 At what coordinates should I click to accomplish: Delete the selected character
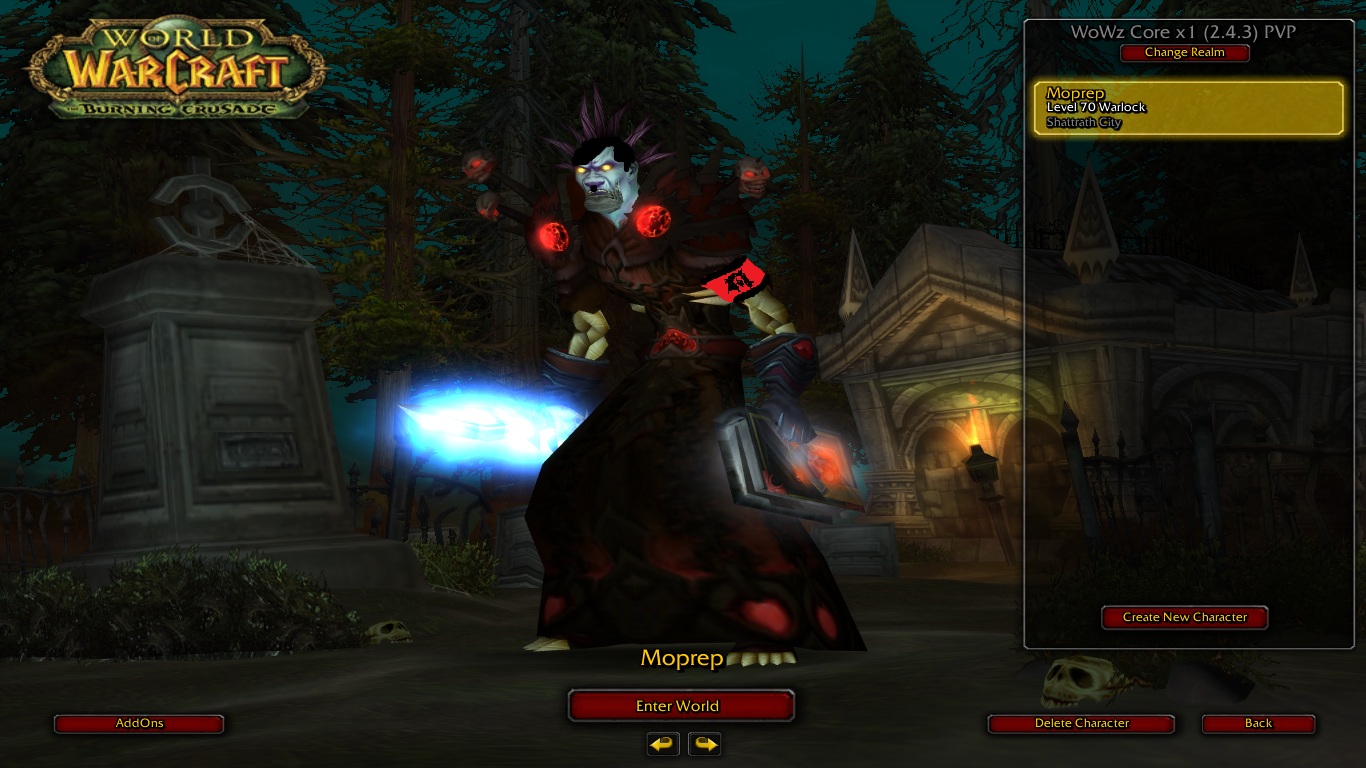coord(1081,723)
